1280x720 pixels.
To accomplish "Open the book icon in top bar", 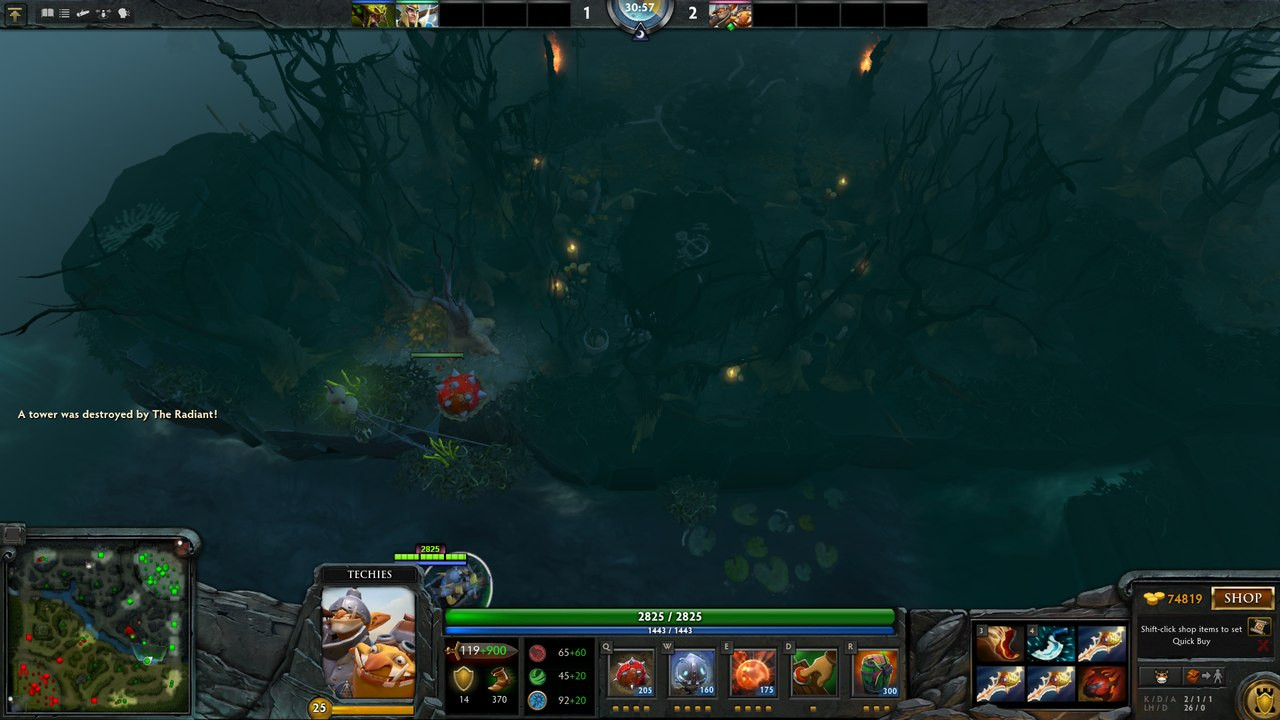I will tap(47, 14).
